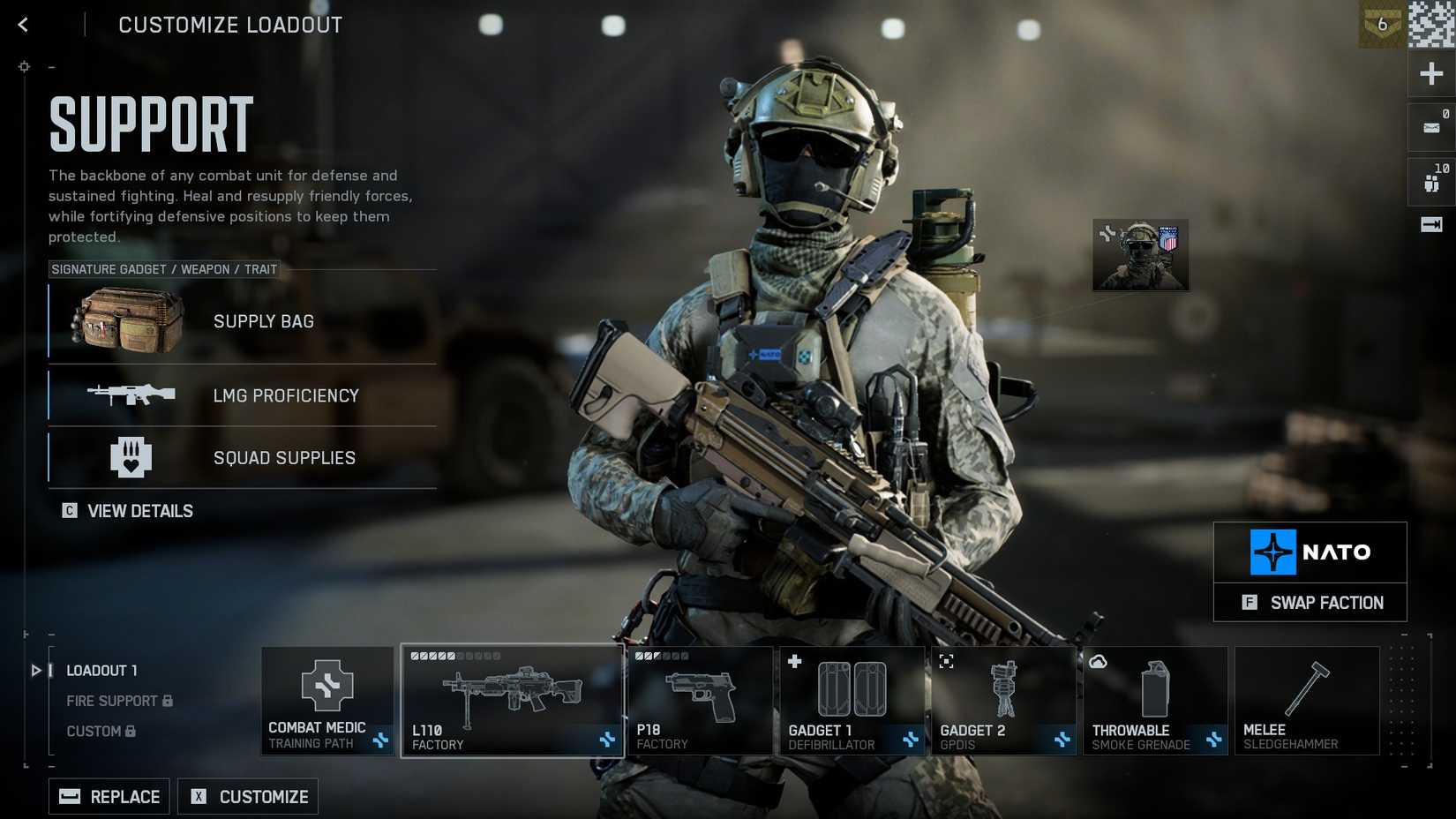Select the locked Custom loadout

[x=94, y=731]
